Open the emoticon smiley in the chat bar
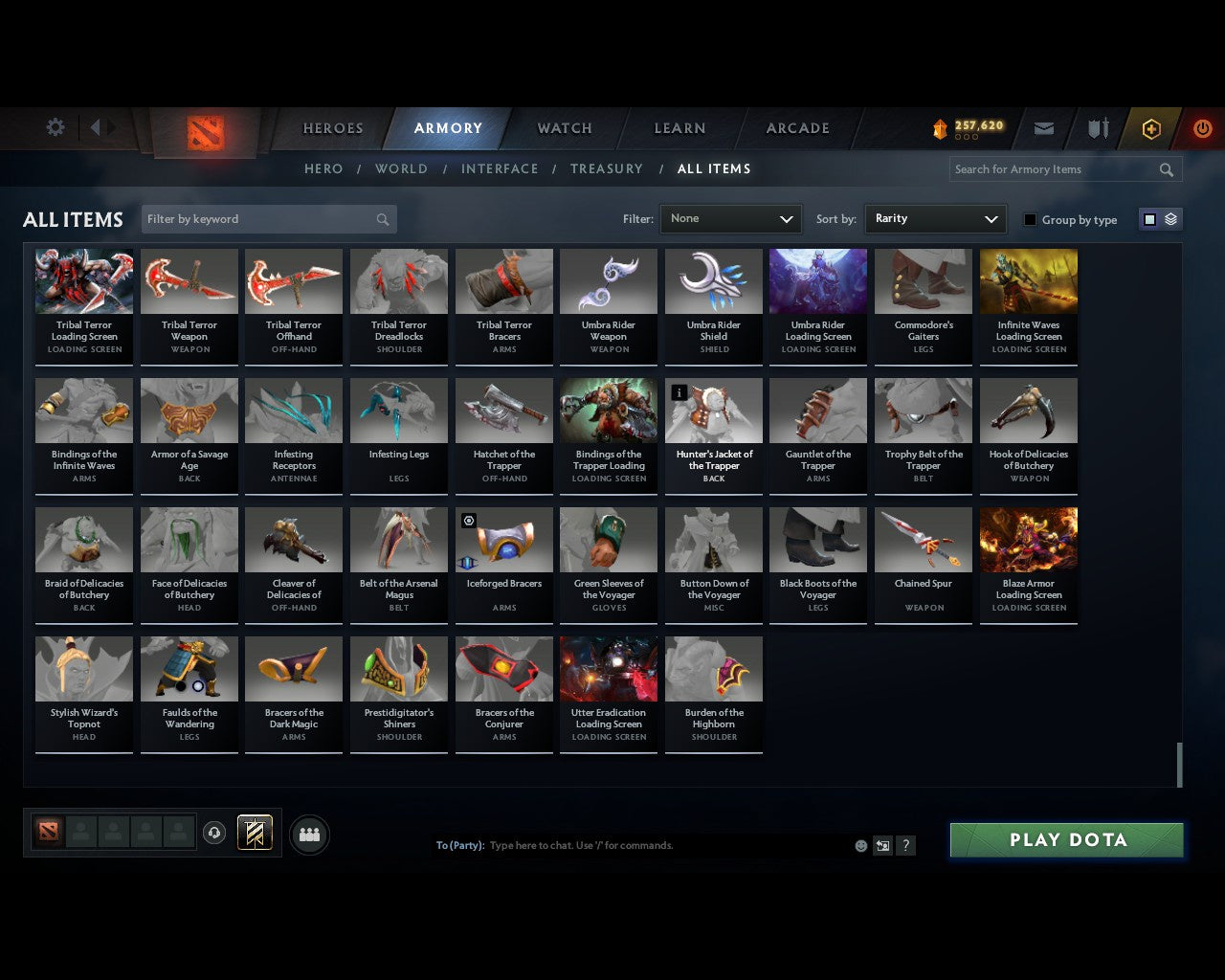1225x980 pixels. click(859, 845)
